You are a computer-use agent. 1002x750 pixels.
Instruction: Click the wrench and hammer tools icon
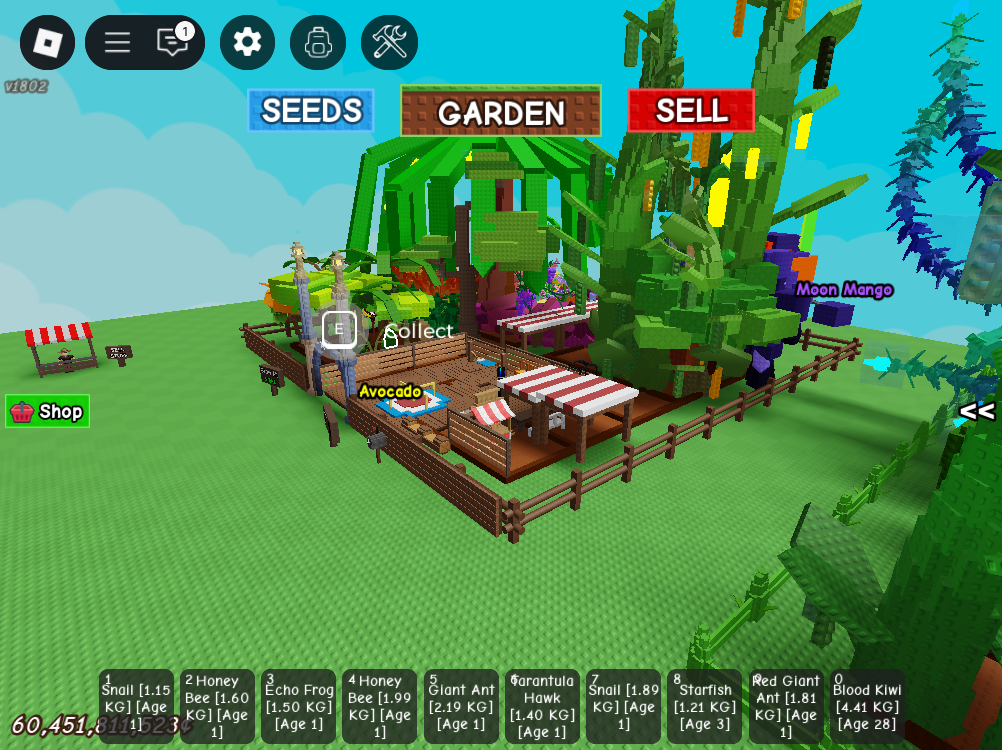389,42
